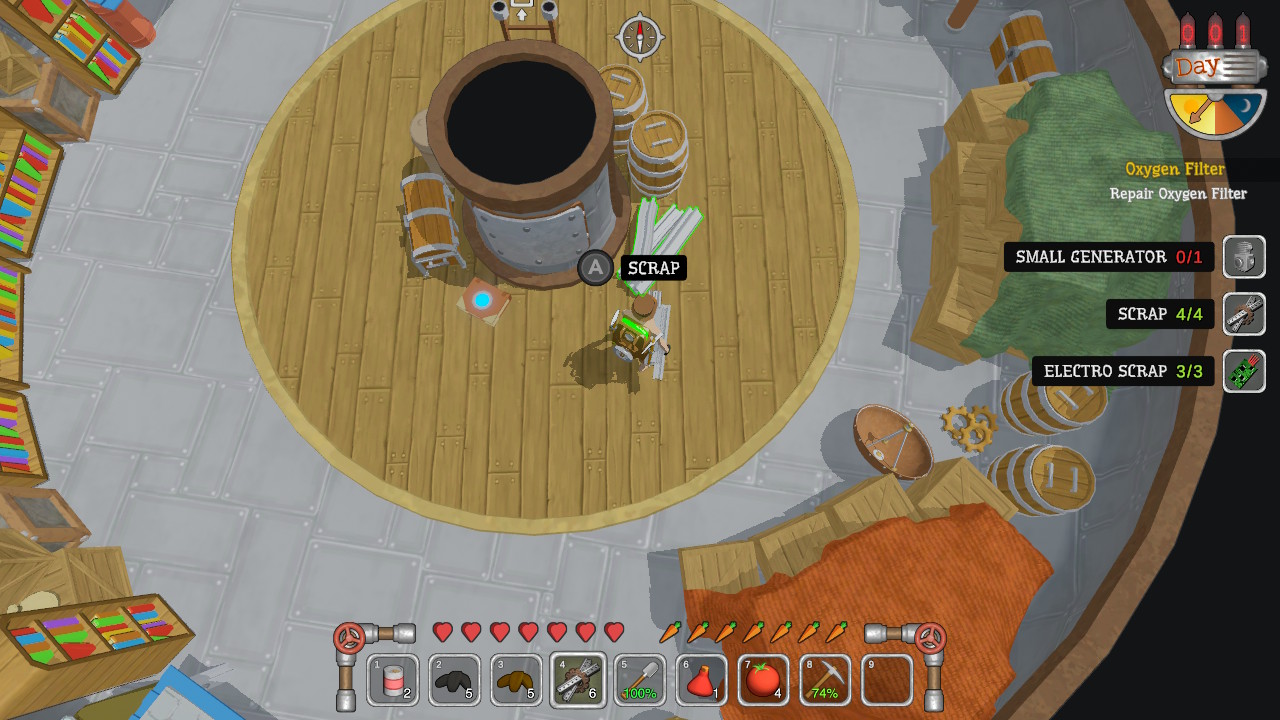This screenshot has height=720, width=1280.
Task: Click the pickaxe 74% durability indicator
Action: [x=826, y=691]
